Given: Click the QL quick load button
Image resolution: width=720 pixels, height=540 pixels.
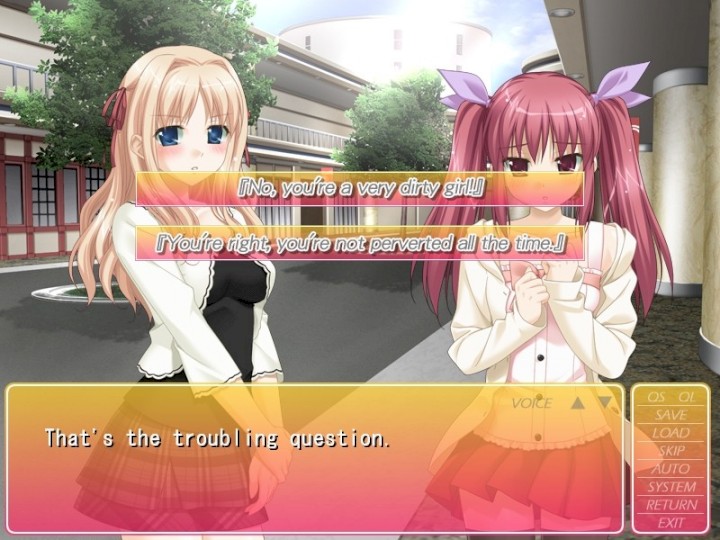Looking at the screenshot, I should tap(687, 397).
